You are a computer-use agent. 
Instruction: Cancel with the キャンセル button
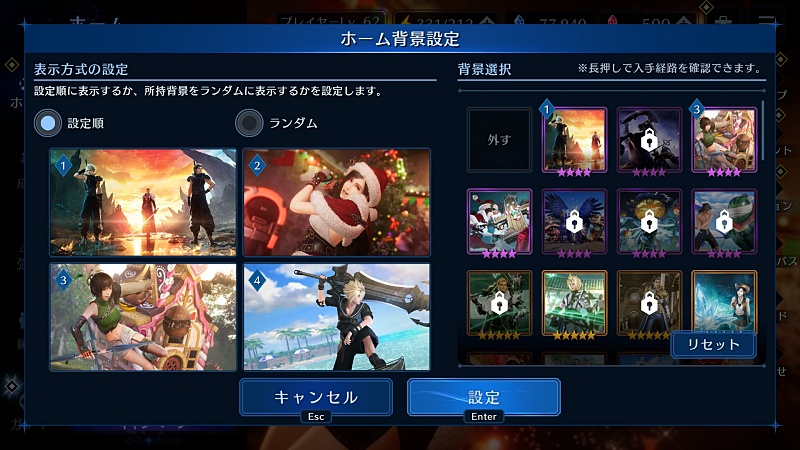315,397
